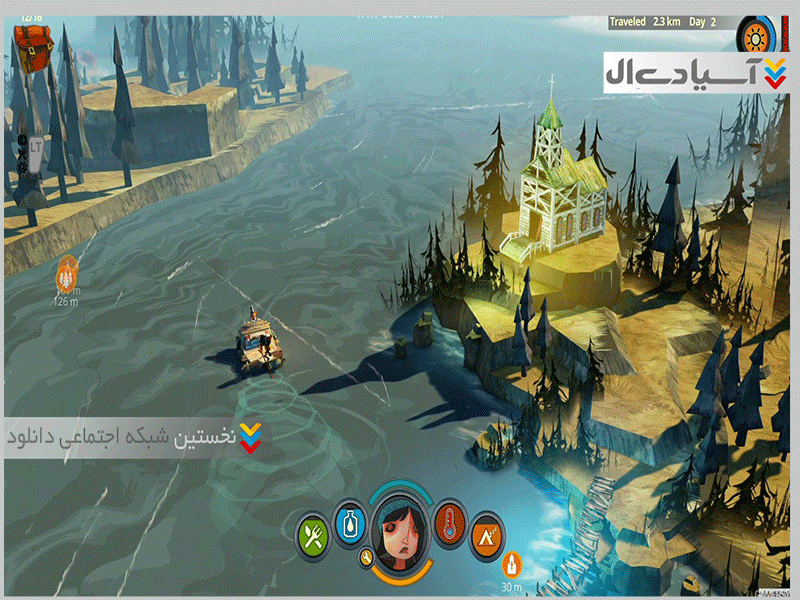Select the green hunger fork-and-knife icon
This screenshot has width=800, height=600.
(313, 534)
